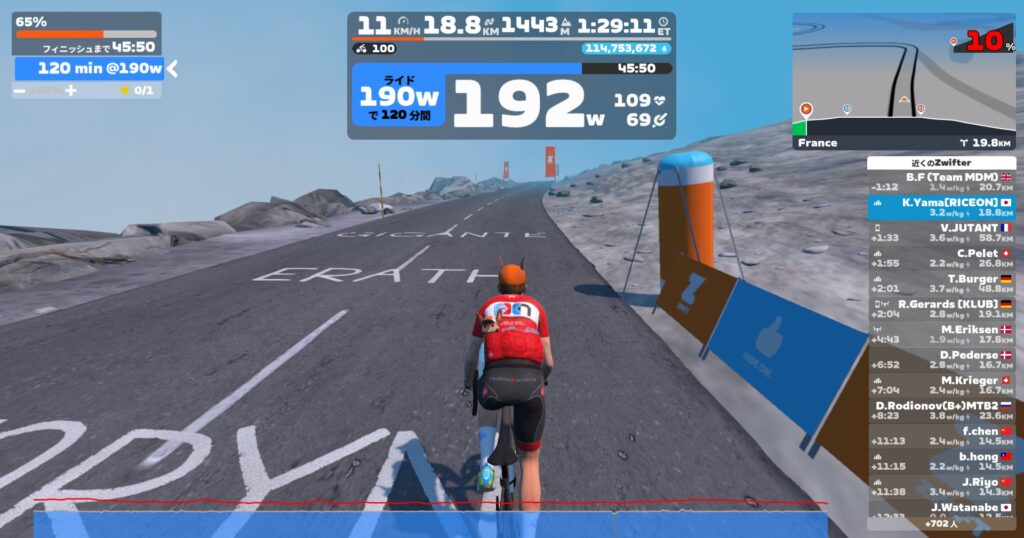View rider D.Rodionov(B+)MTB2

click(x=941, y=410)
